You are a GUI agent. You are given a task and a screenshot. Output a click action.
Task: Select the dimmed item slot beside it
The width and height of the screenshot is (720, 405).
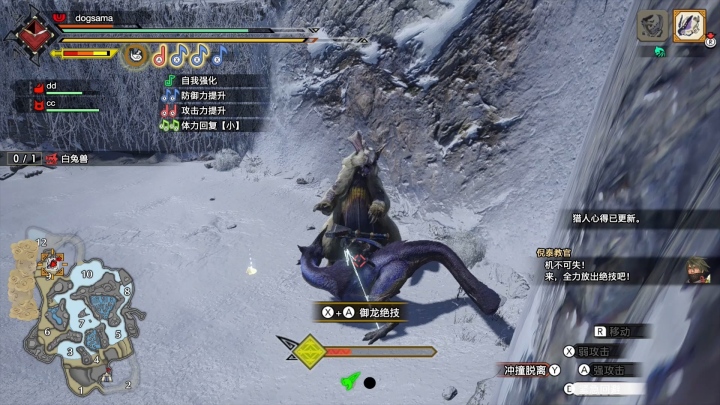653,26
